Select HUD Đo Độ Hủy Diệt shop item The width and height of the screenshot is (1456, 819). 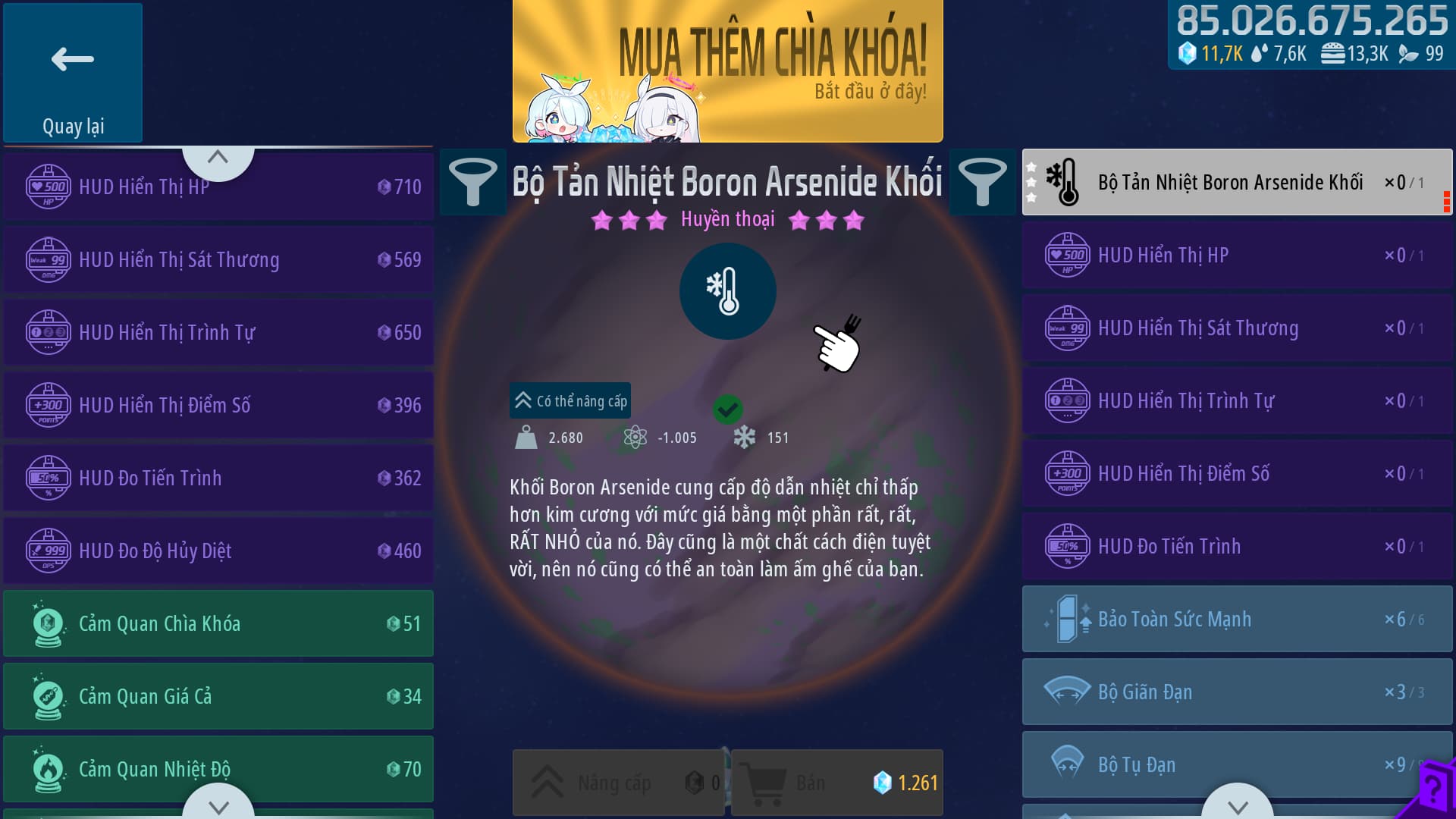tap(218, 551)
